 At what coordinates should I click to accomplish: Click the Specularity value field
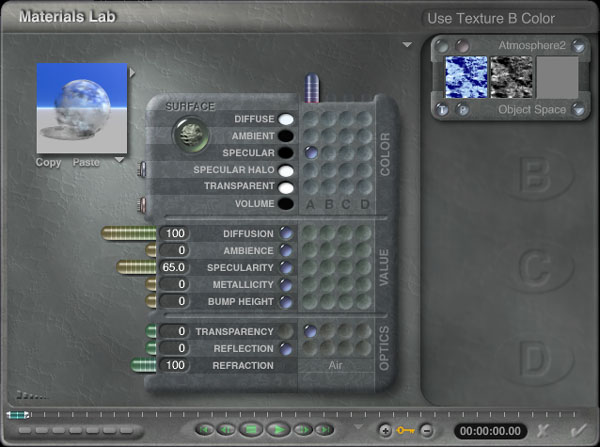point(175,267)
